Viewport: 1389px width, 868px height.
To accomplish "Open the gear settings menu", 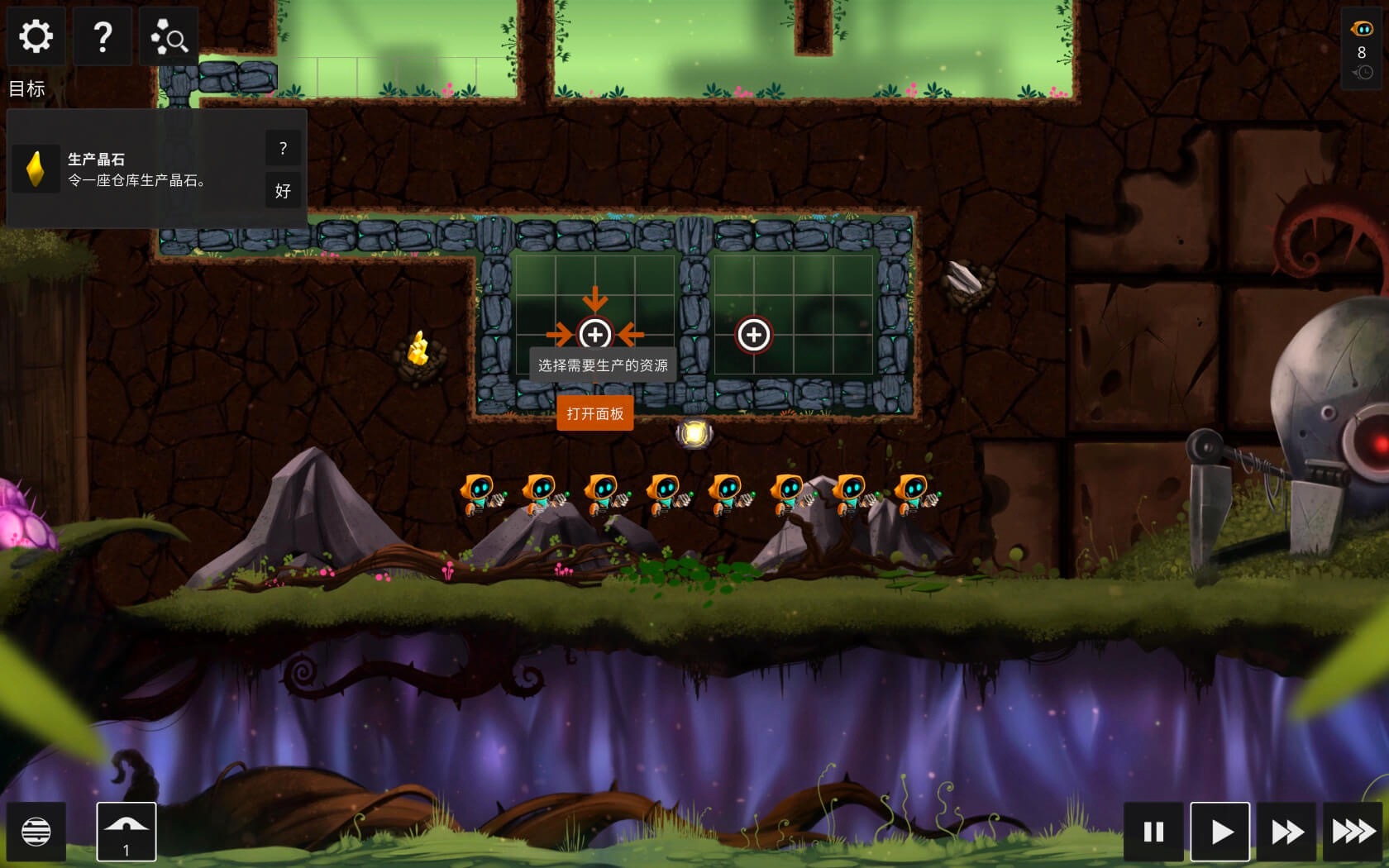I will [36, 36].
